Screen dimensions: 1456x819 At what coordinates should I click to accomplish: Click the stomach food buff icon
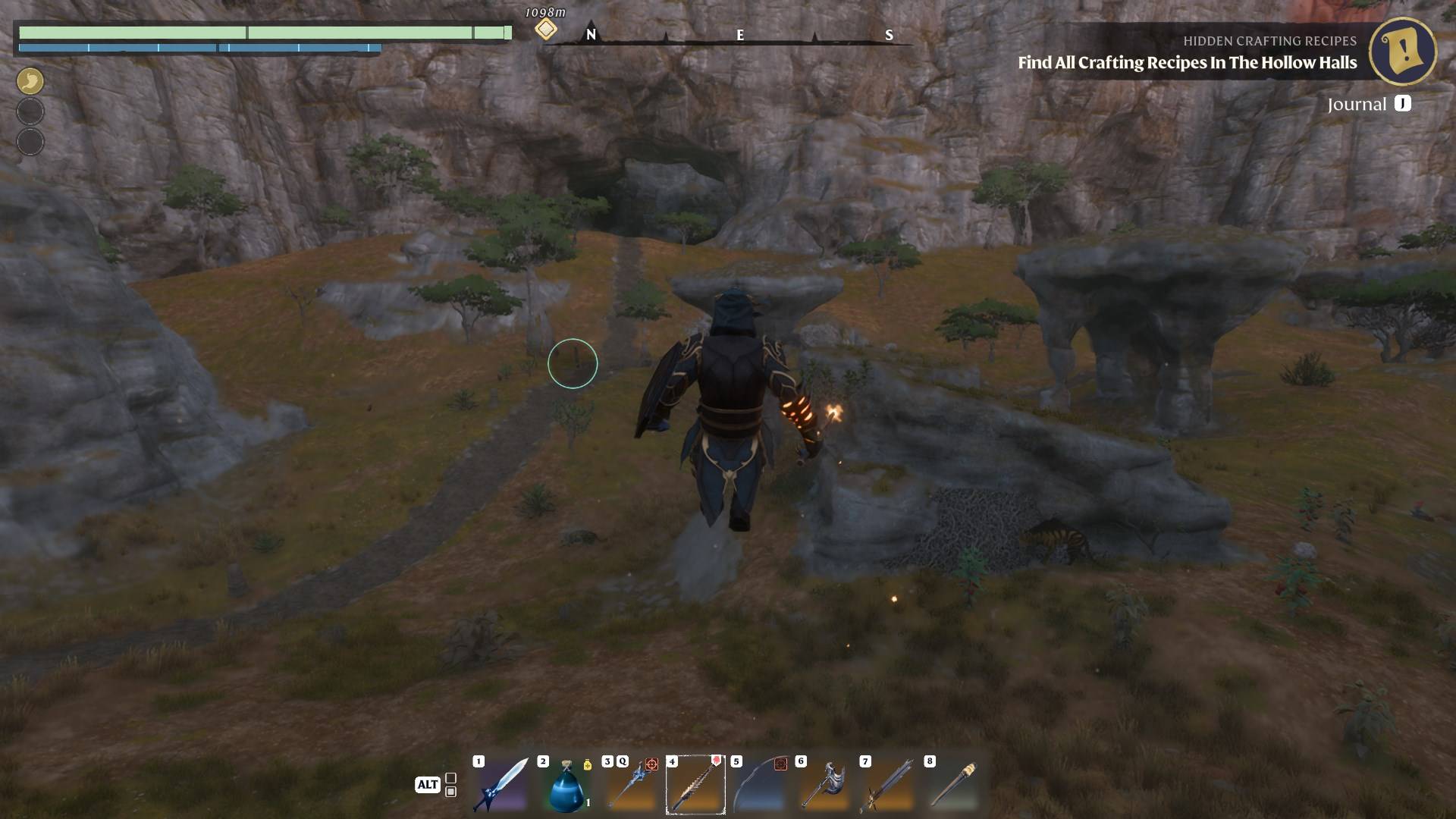30,81
